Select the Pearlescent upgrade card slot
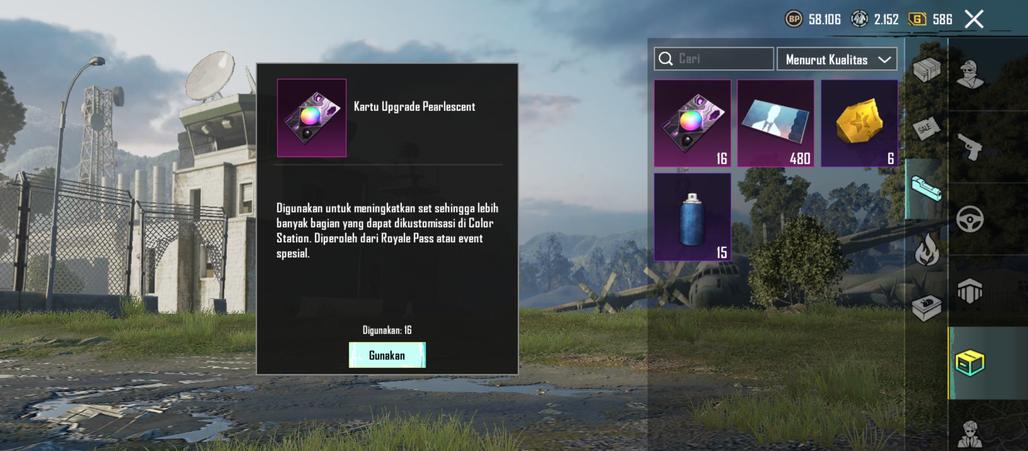 [x=692, y=123]
